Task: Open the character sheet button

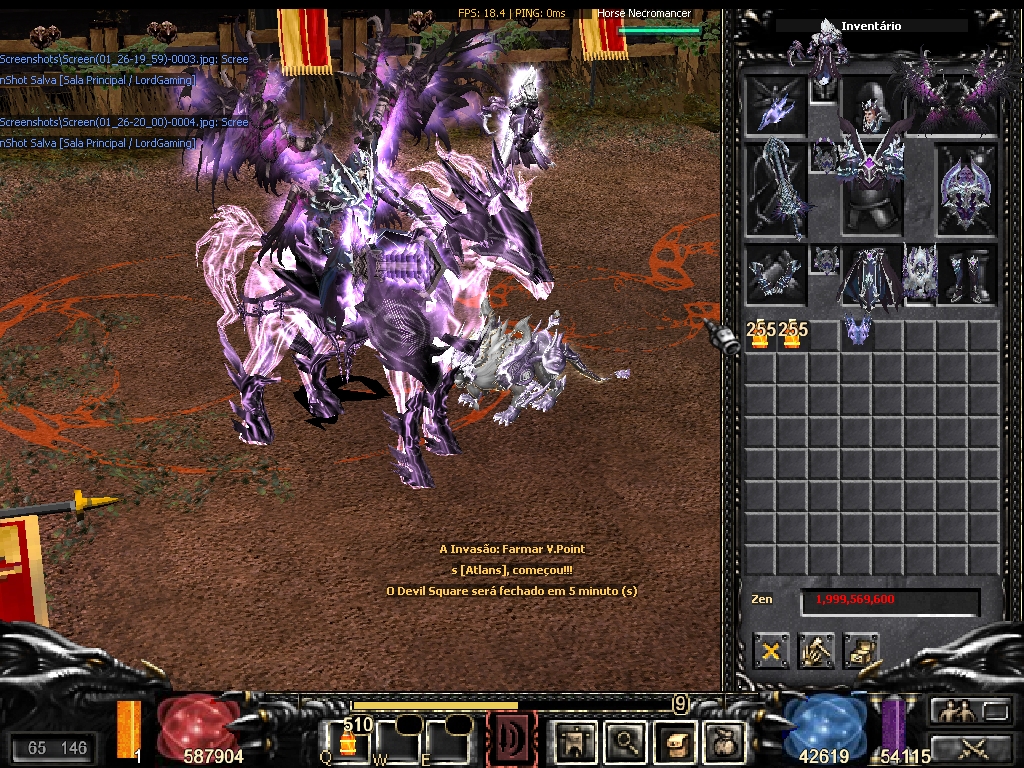Action: click(x=575, y=740)
